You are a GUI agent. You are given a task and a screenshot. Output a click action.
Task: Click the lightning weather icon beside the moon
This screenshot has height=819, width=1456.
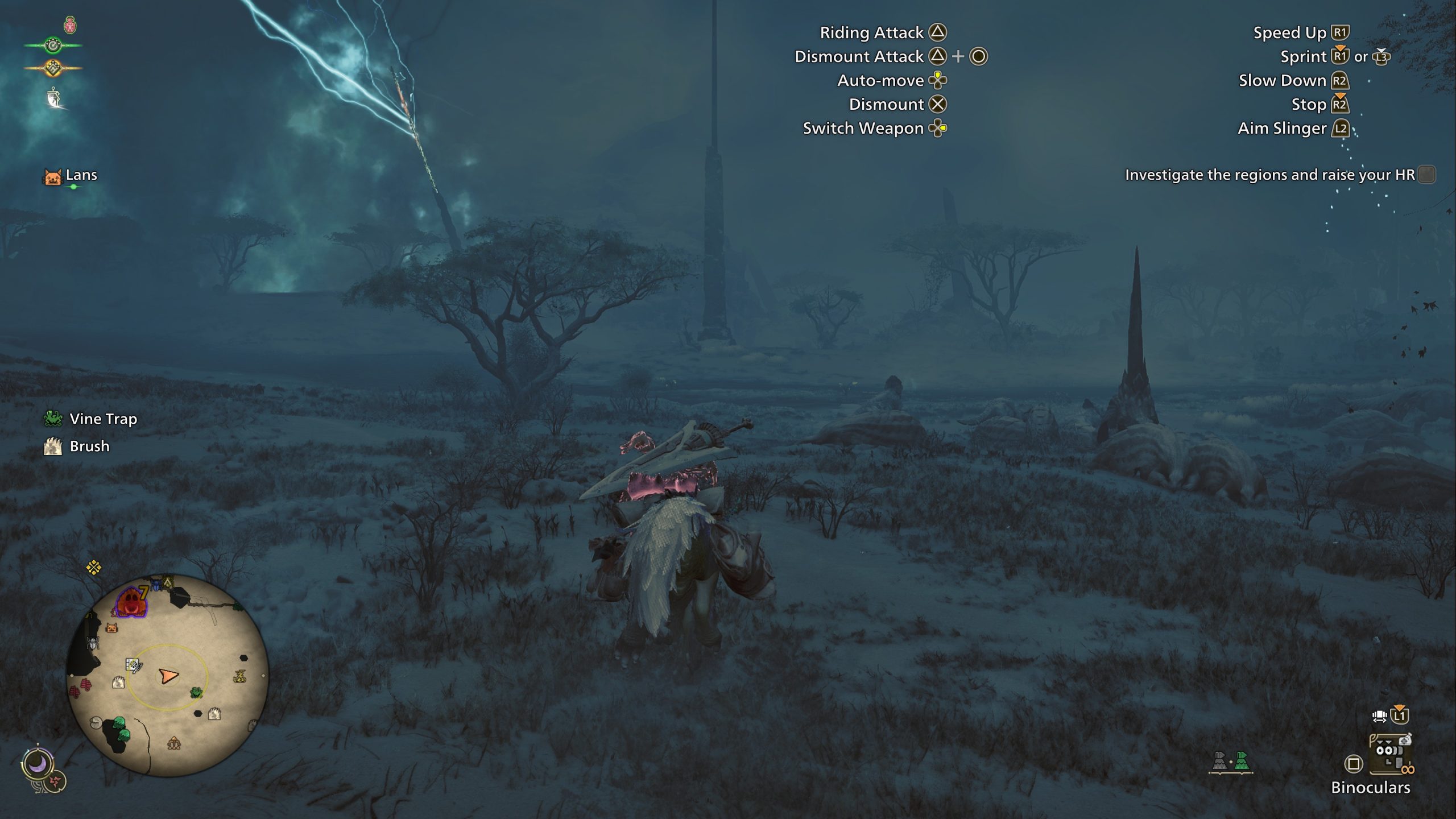point(56,781)
